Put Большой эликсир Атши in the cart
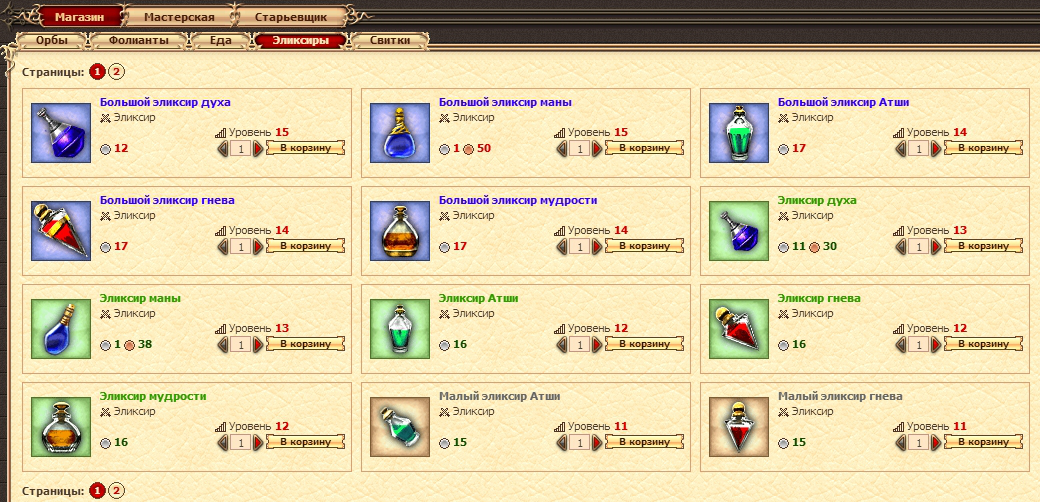The width and height of the screenshot is (1040, 502). 984,148
